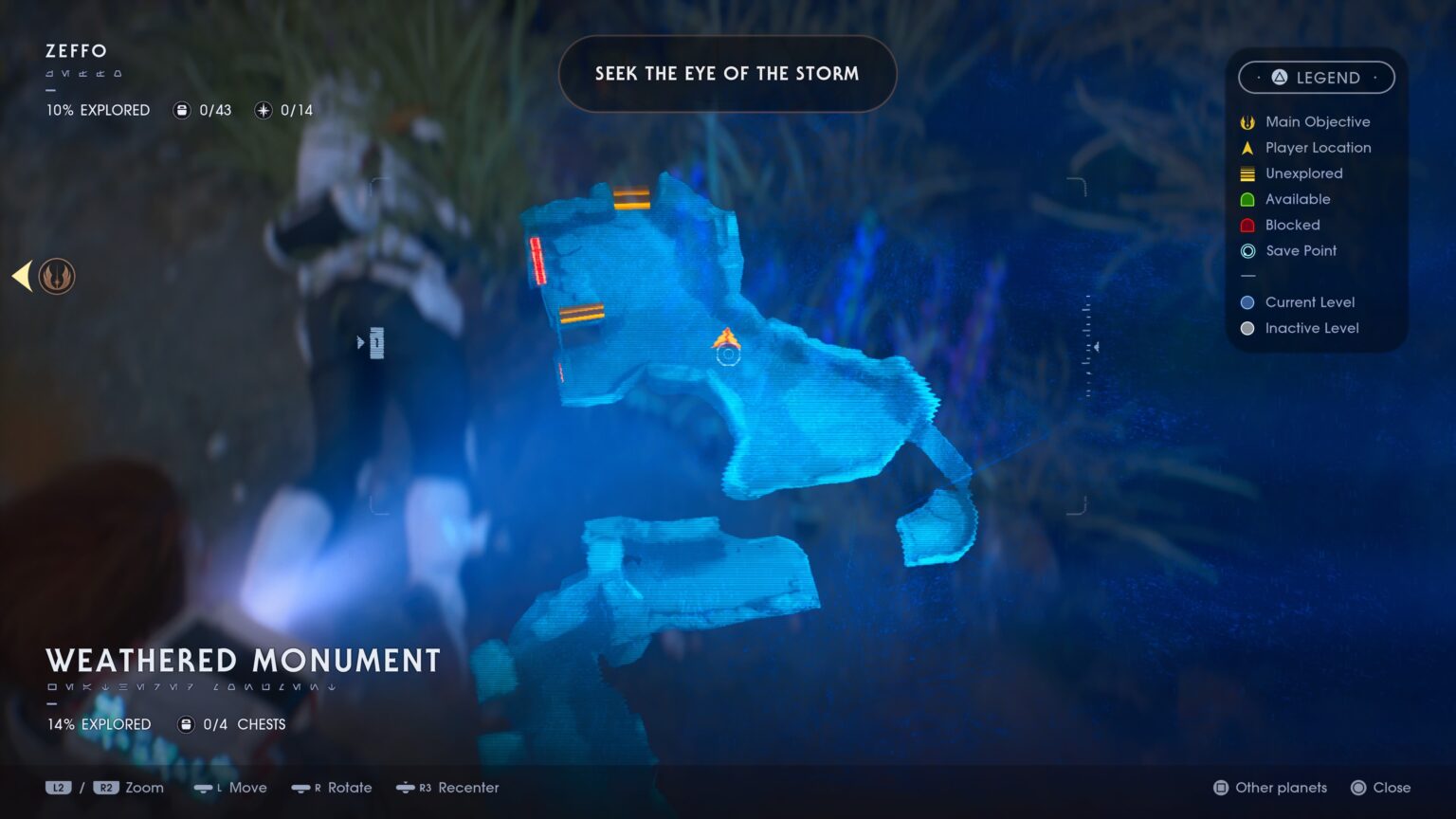Click the 14% Explored progress indicator

click(98, 724)
